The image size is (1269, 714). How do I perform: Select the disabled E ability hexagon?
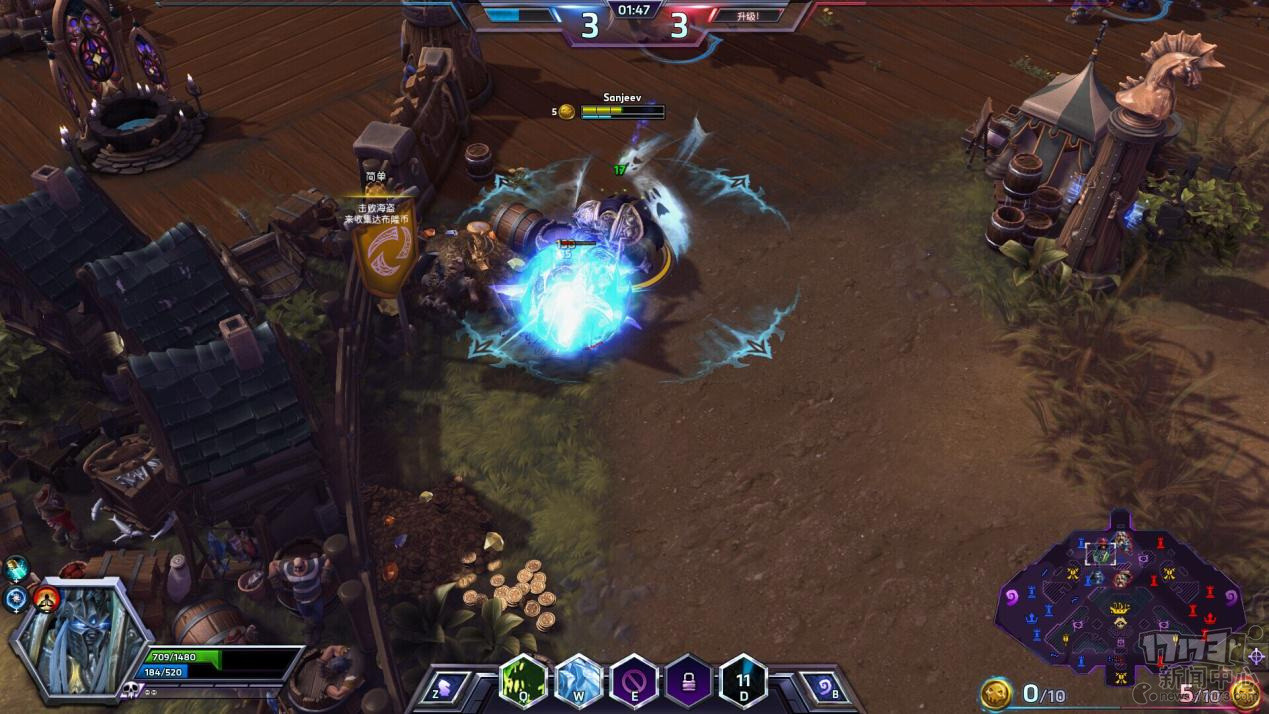(633, 682)
